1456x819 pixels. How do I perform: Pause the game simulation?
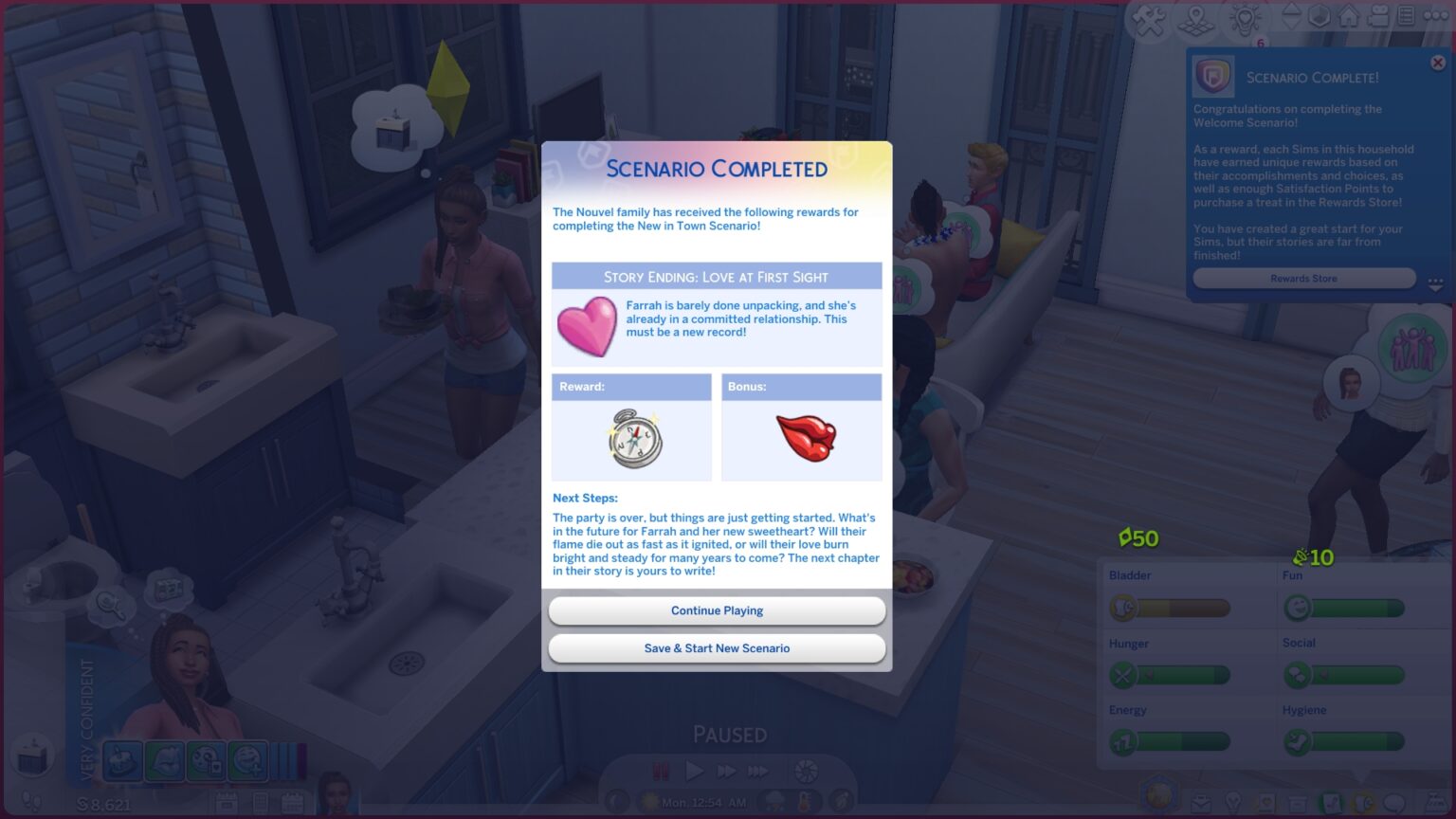pos(661,770)
